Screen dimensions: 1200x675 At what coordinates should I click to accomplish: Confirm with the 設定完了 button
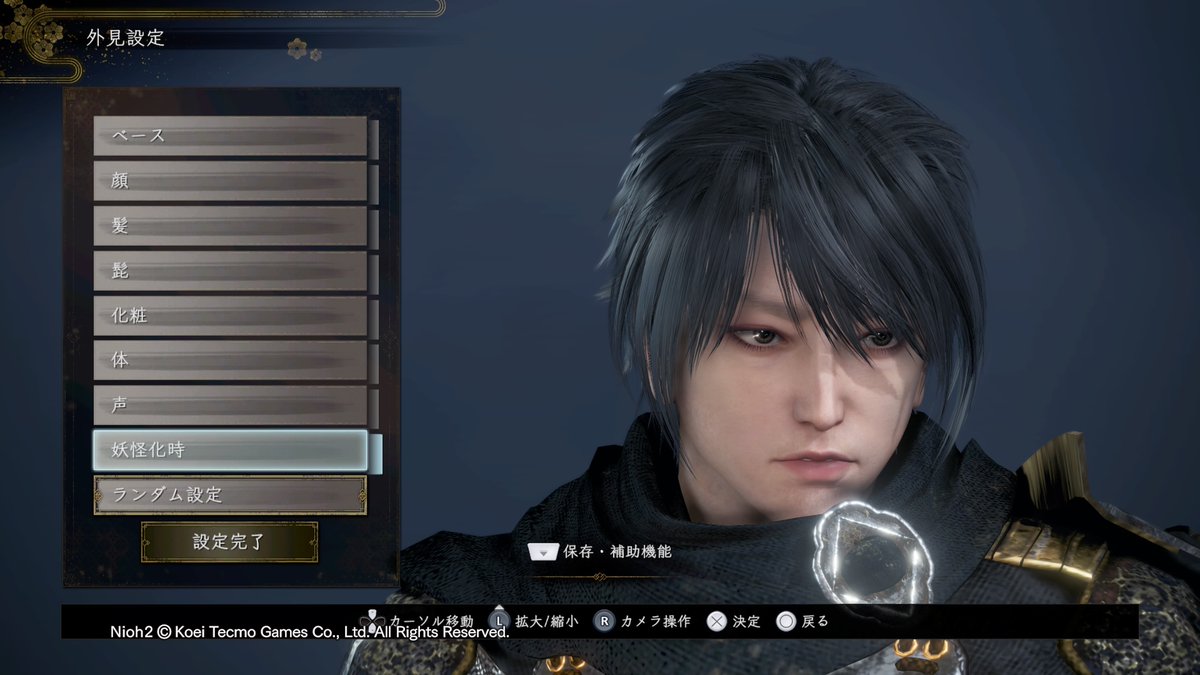click(x=230, y=541)
